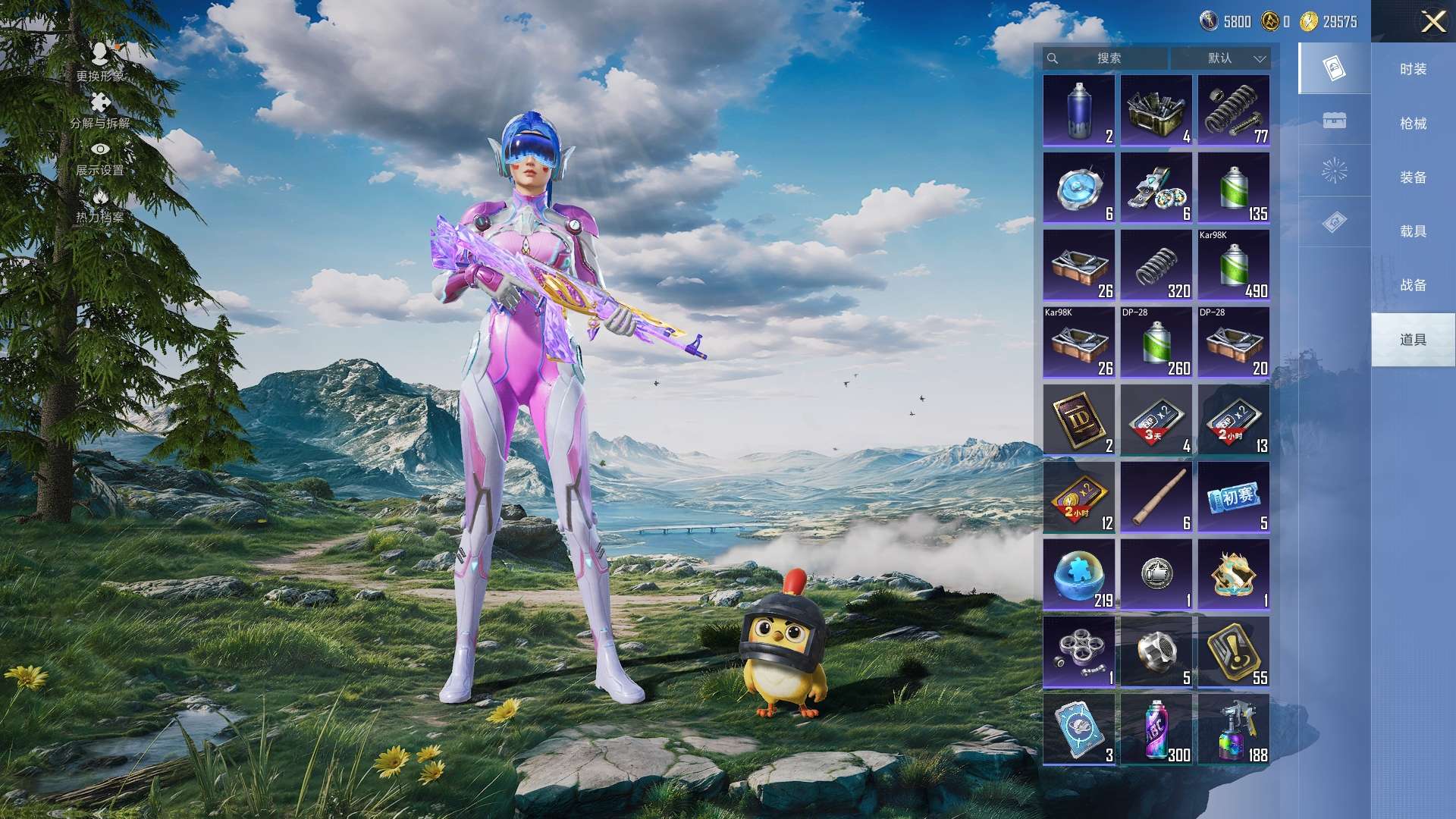Click the 搜索 search field
This screenshot has height=819, width=1456.
[x=1108, y=58]
